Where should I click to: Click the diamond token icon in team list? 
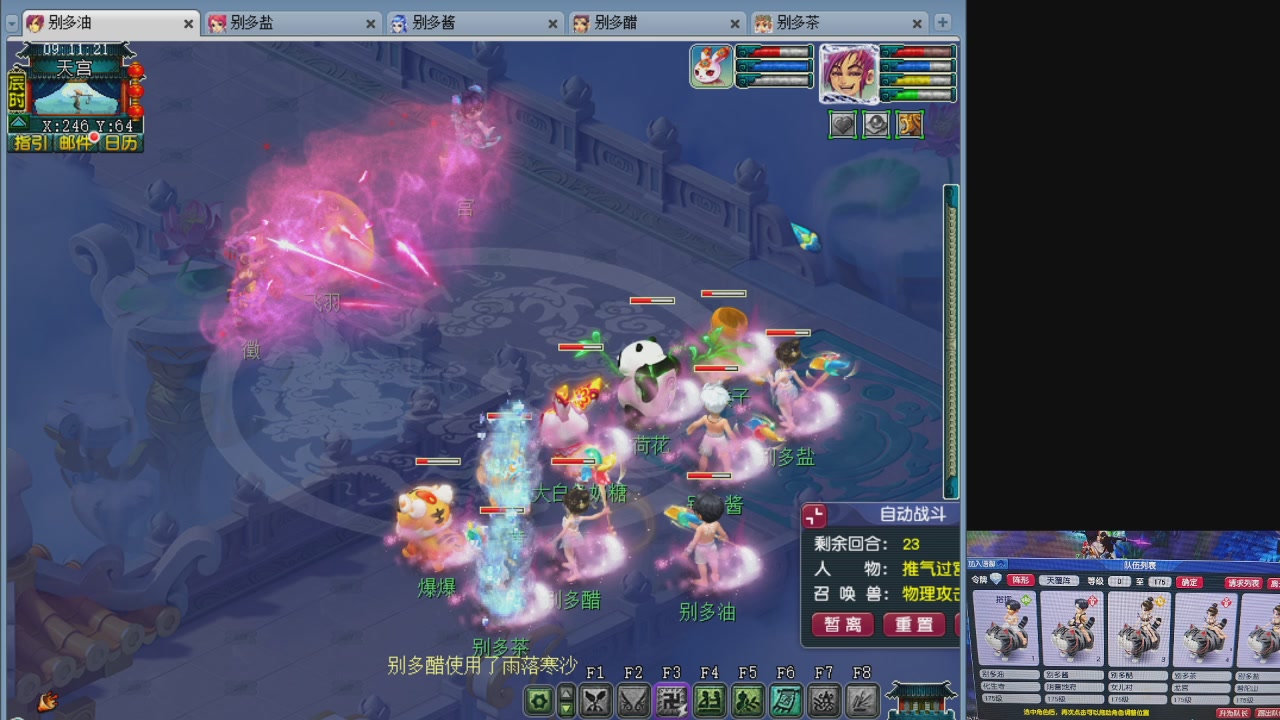tap(994, 579)
